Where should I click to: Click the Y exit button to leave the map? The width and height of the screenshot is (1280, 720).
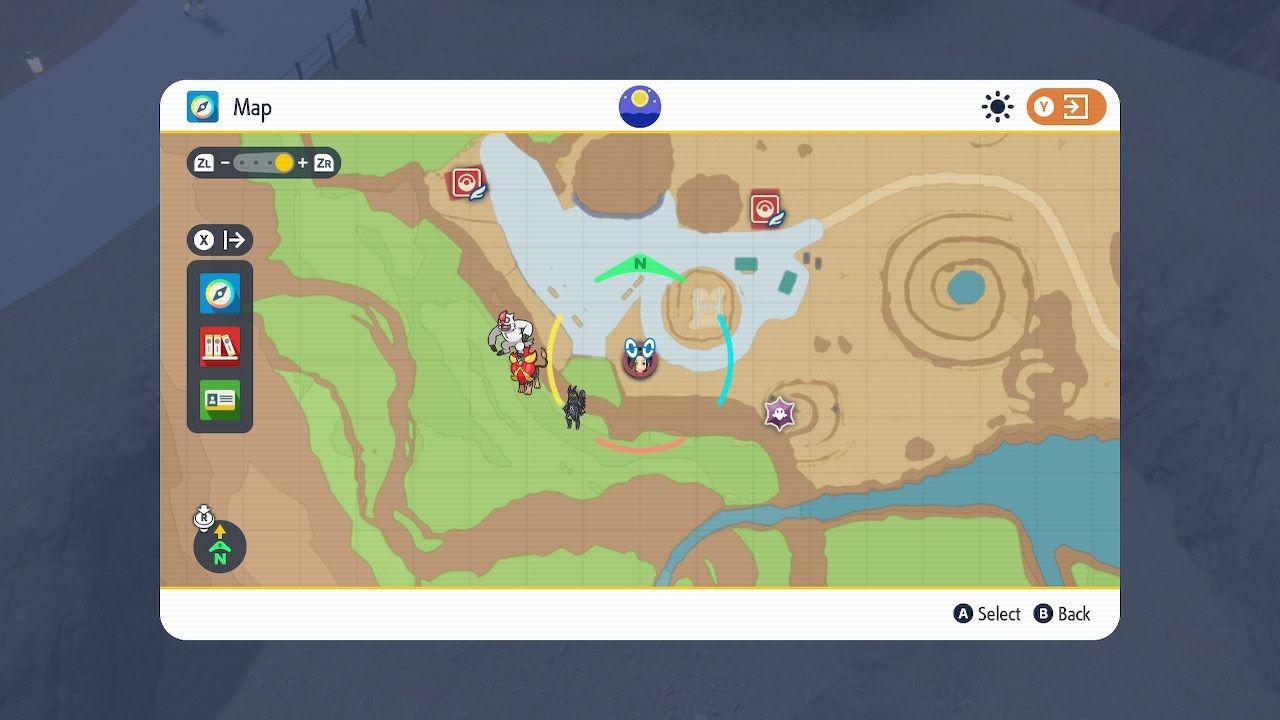tap(1063, 105)
